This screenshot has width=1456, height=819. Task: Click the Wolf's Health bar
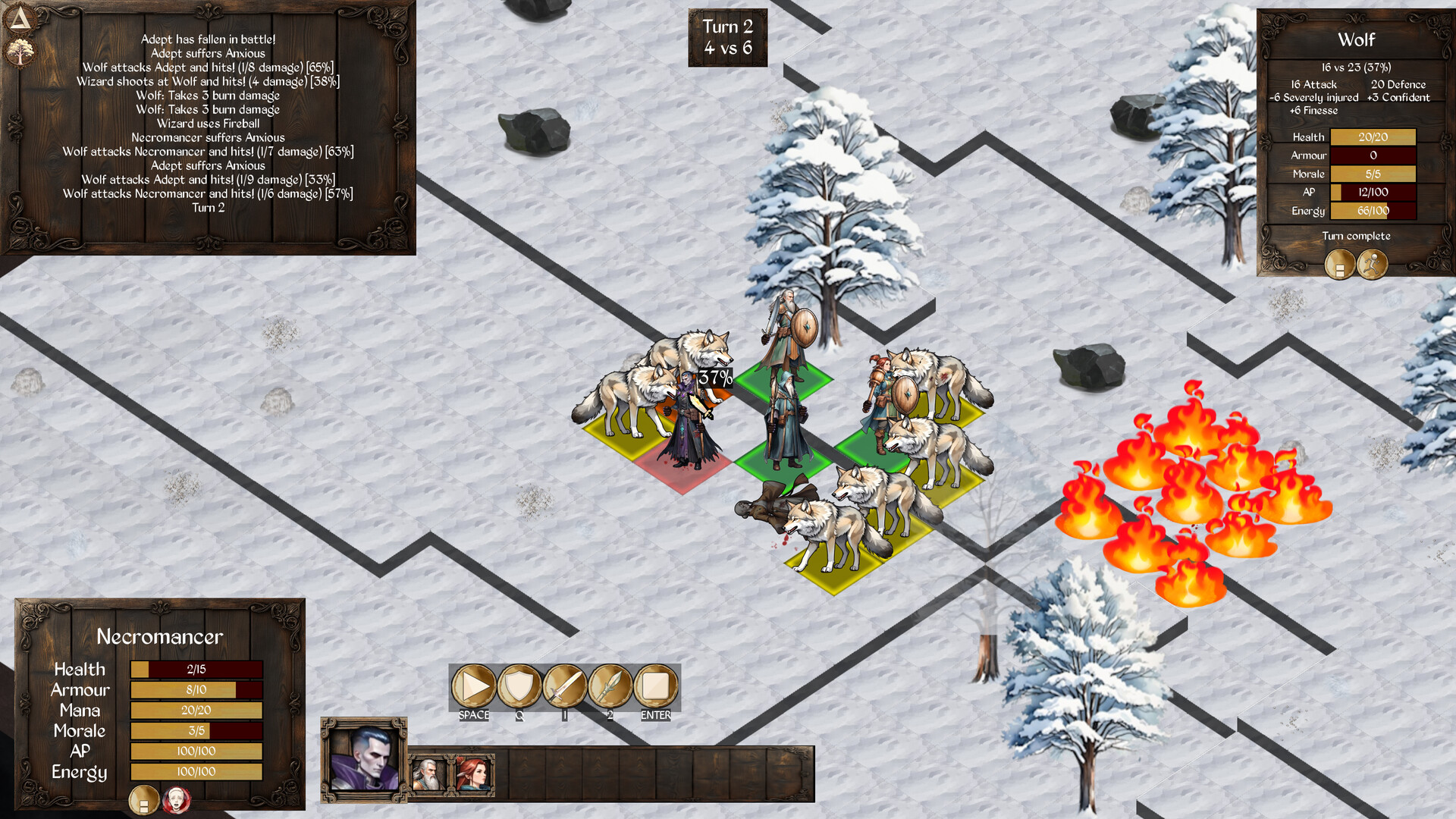pos(1375,137)
